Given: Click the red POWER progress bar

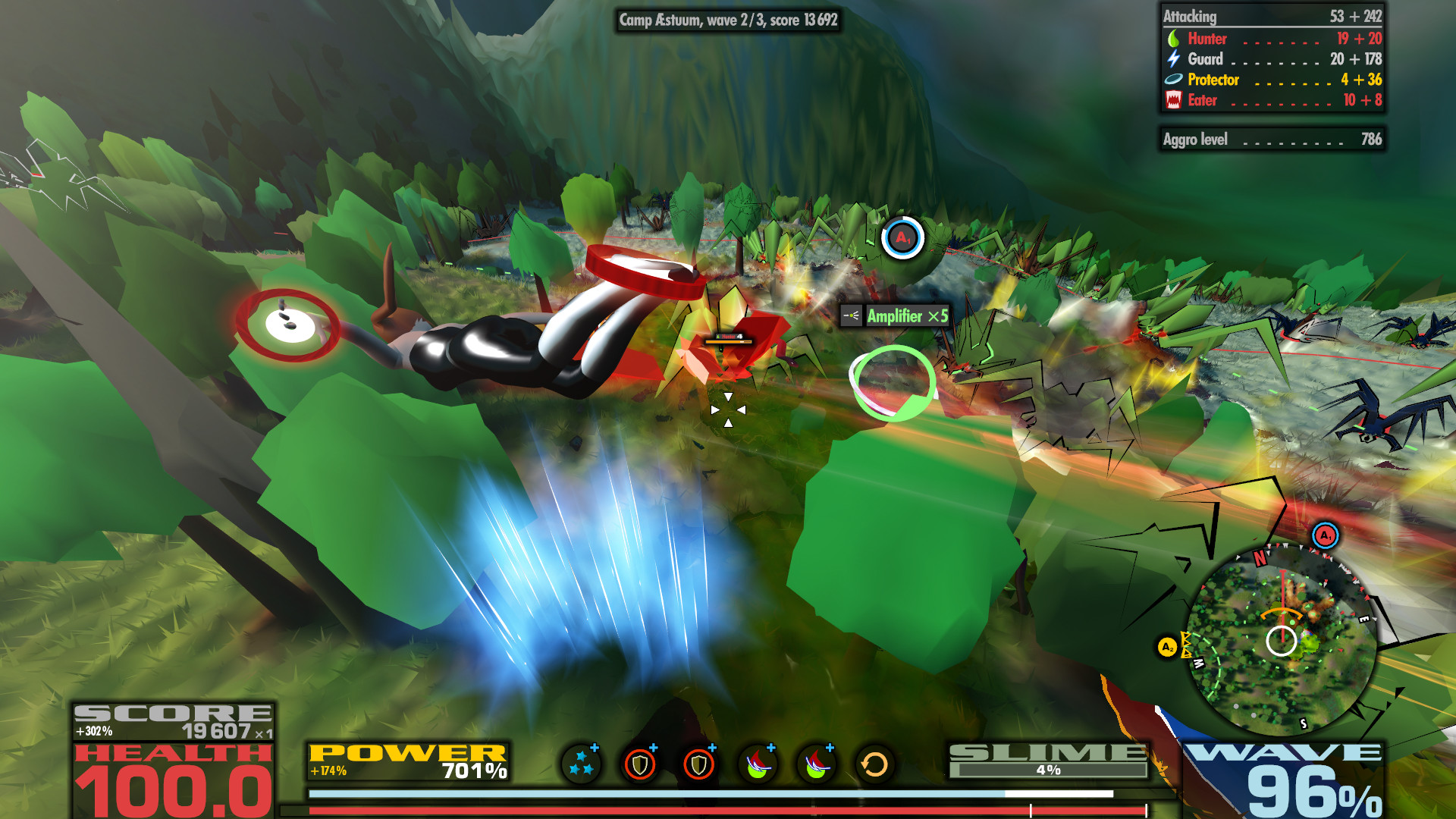Looking at the screenshot, I should pos(682,810).
